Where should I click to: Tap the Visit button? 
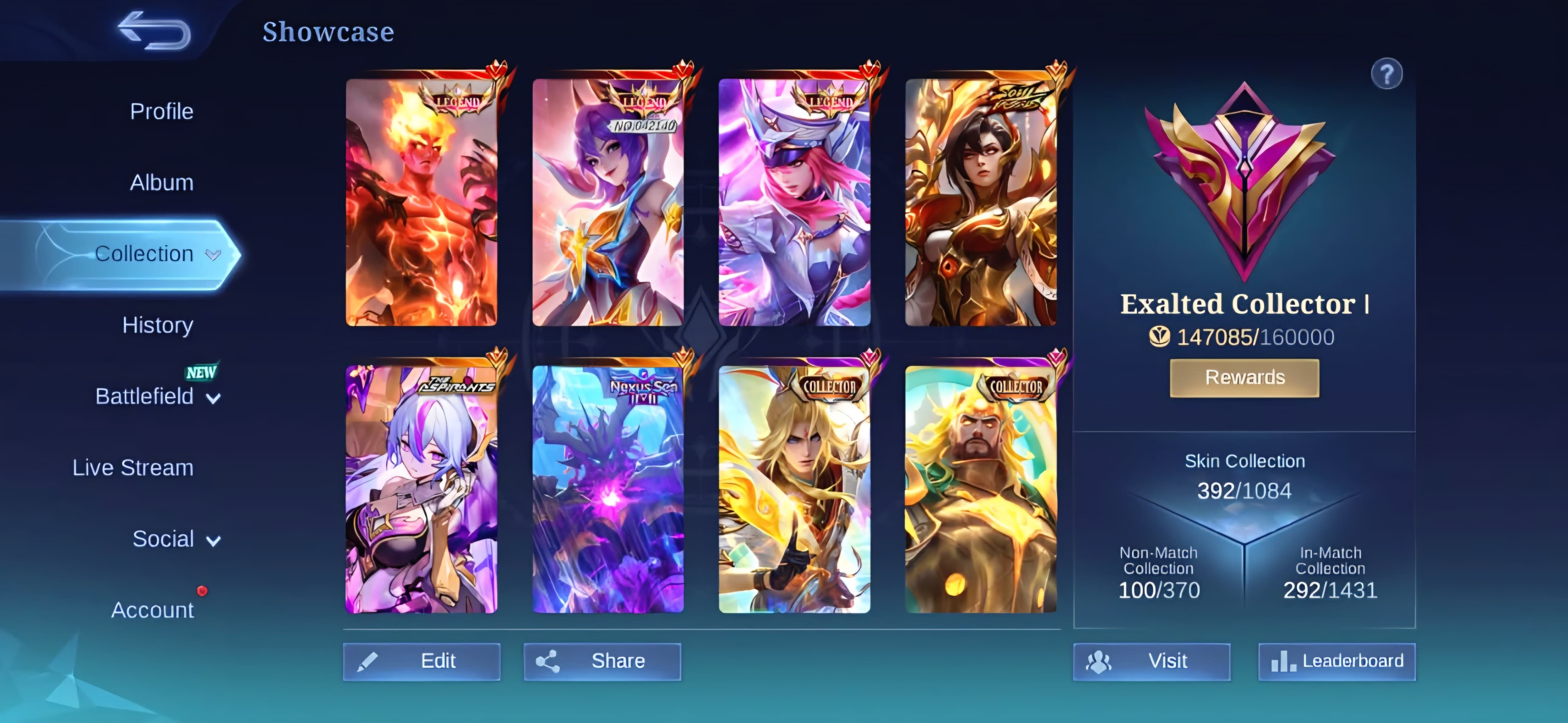pyautogui.click(x=1151, y=661)
